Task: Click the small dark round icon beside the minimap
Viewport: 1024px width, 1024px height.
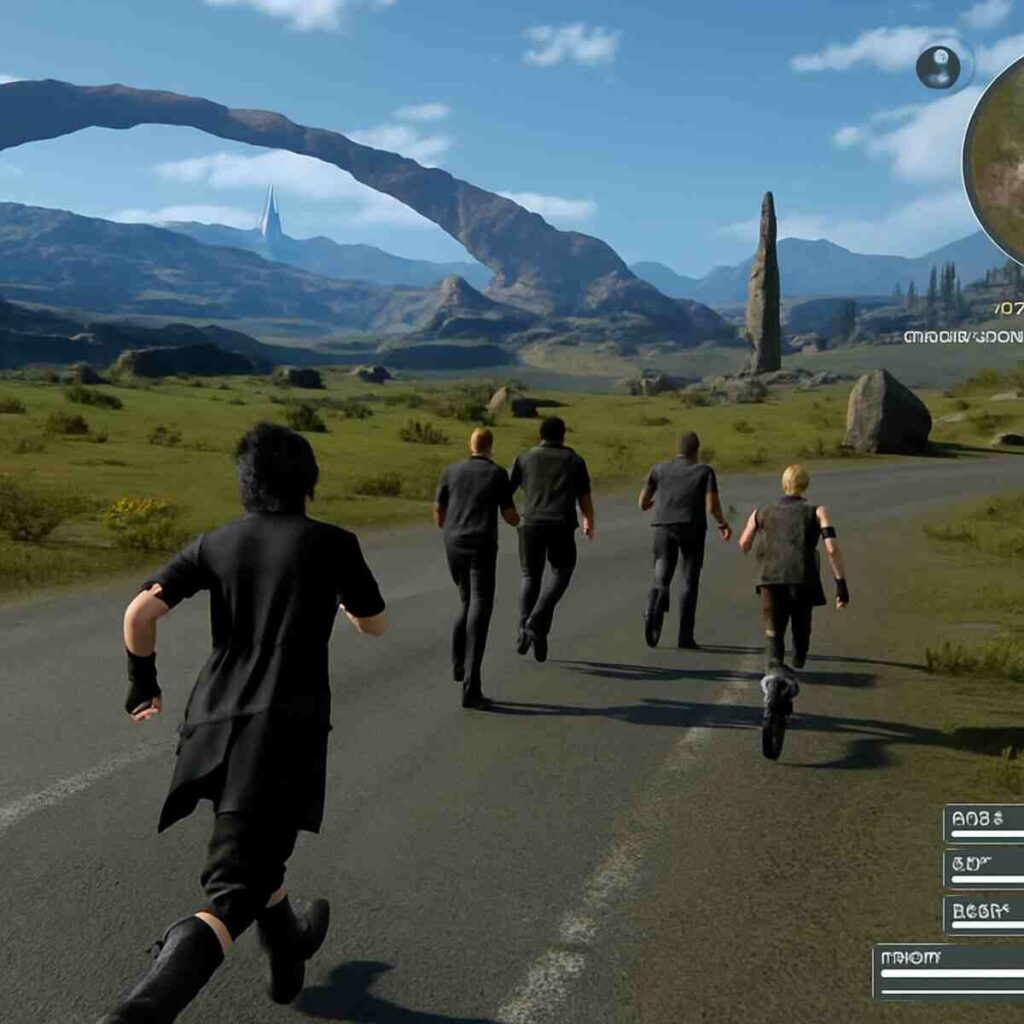Action: point(938,67)
